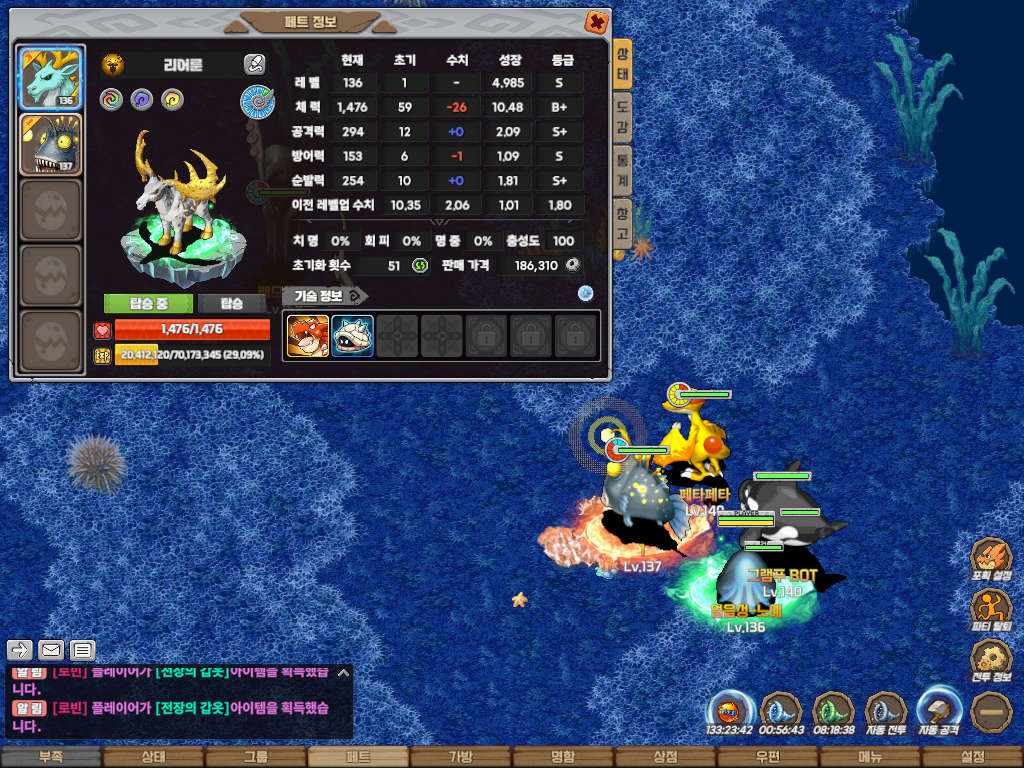Select the level 137 anglerfish pet portrait
The image size is (1024, 768).
(51, 144)
